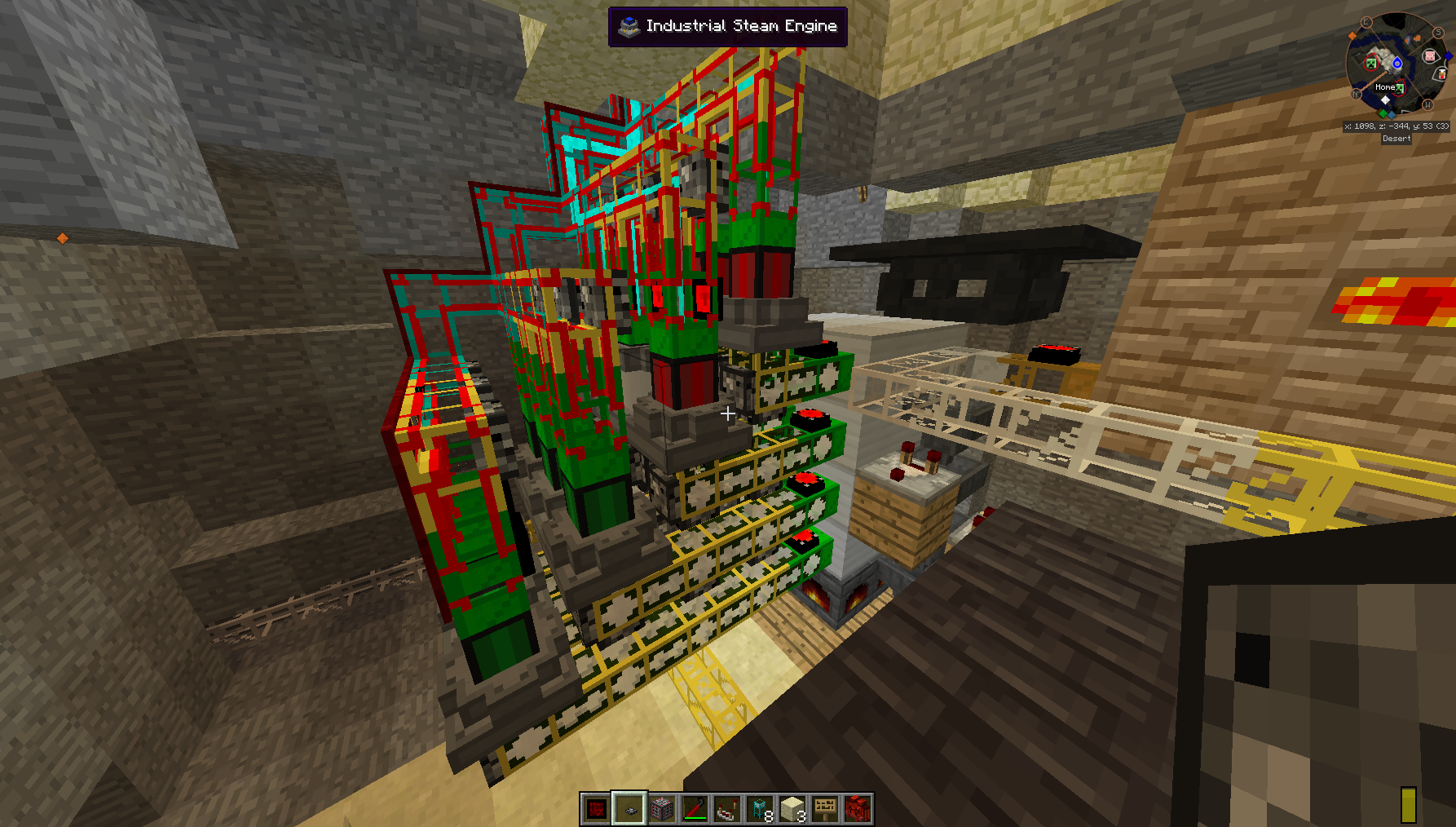
Task: Select the red redstone block in hotbar slot one
Action: pyautogui.click(x=596, y=809)
